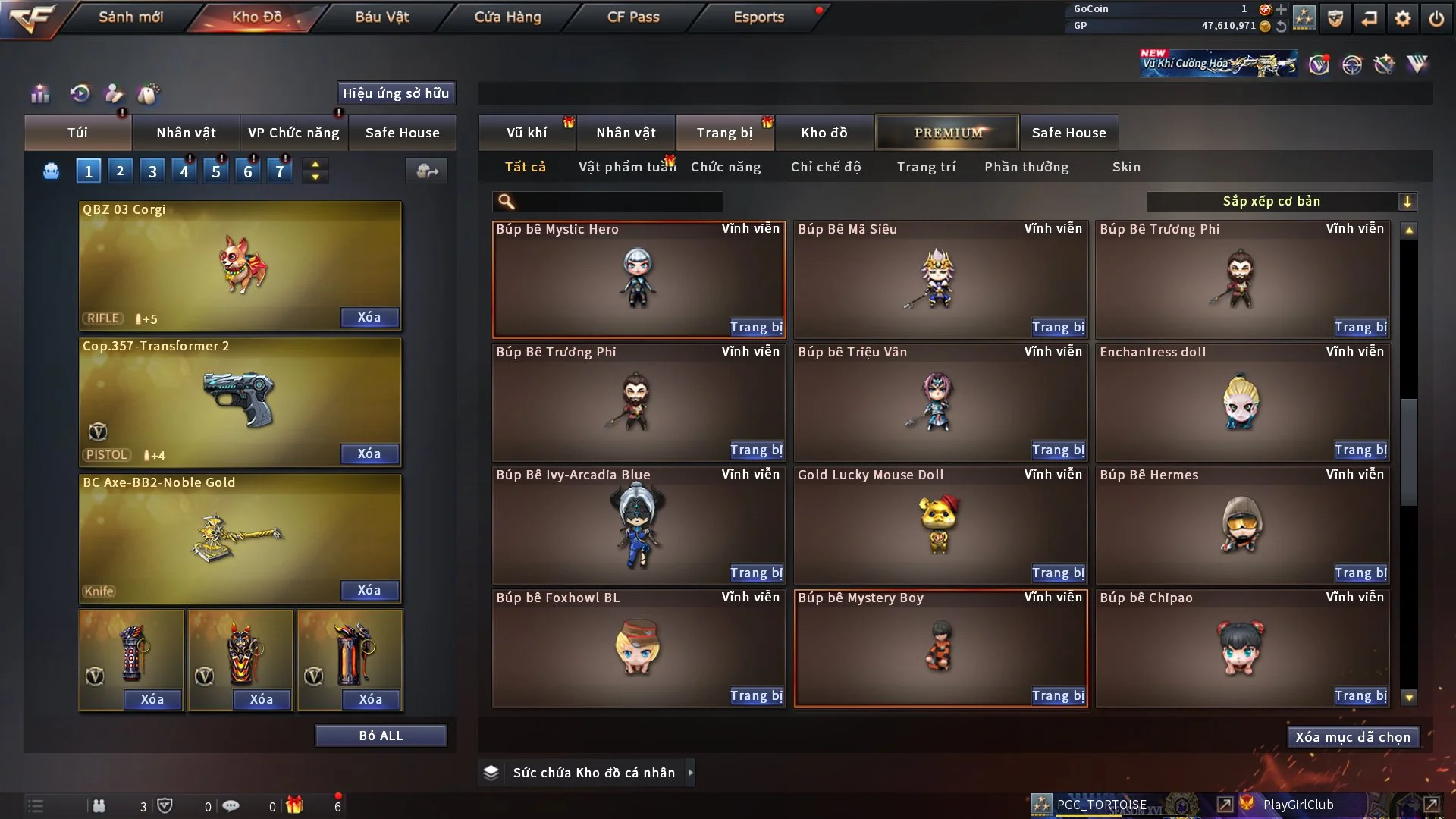Viewport: 1456px width, 819px height.
Task: Remove the BC Axe-BB2-Noble Gold knife
Action: [369, 590]
